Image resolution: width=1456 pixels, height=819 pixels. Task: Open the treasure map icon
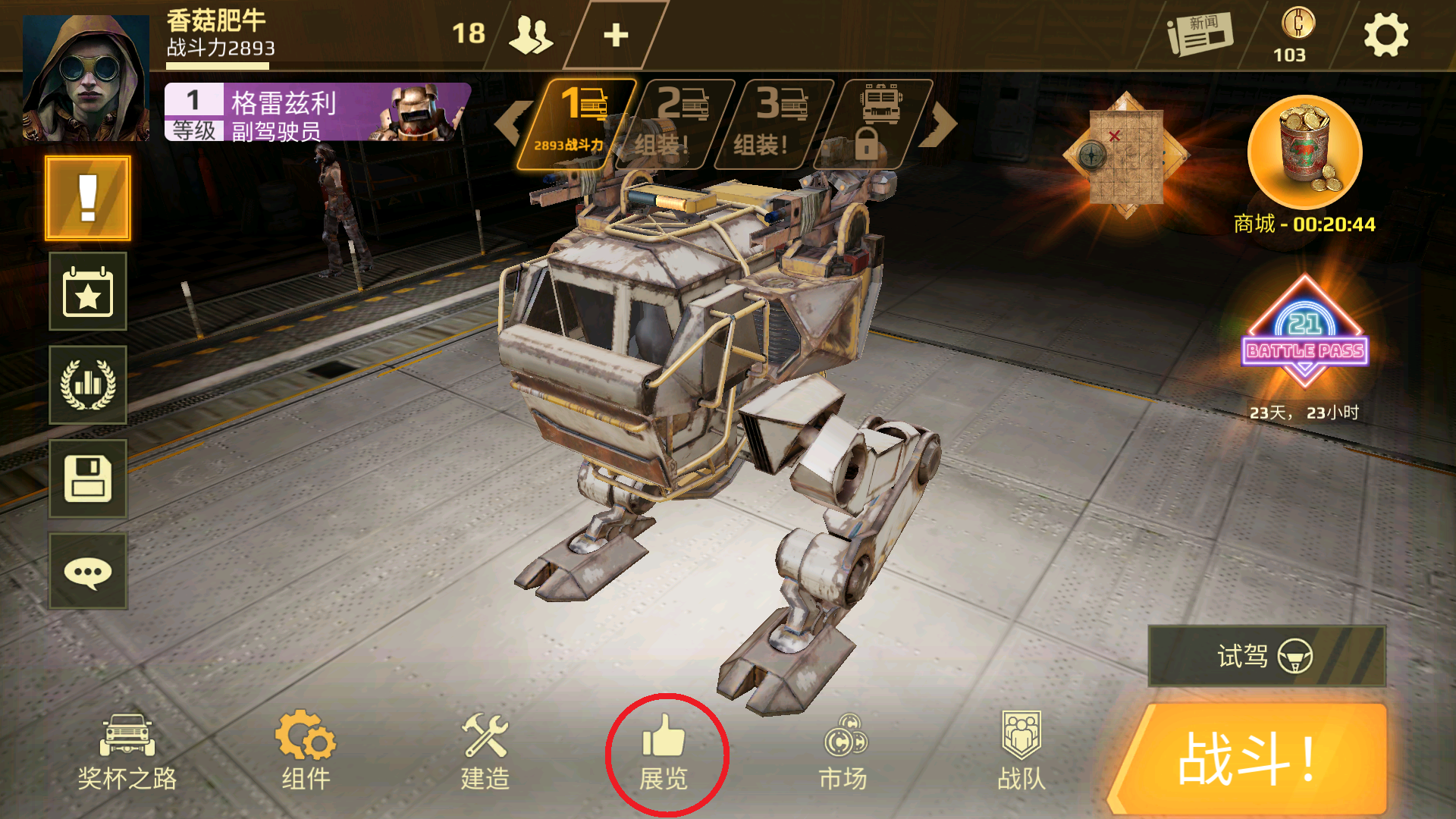(1126, 155)
